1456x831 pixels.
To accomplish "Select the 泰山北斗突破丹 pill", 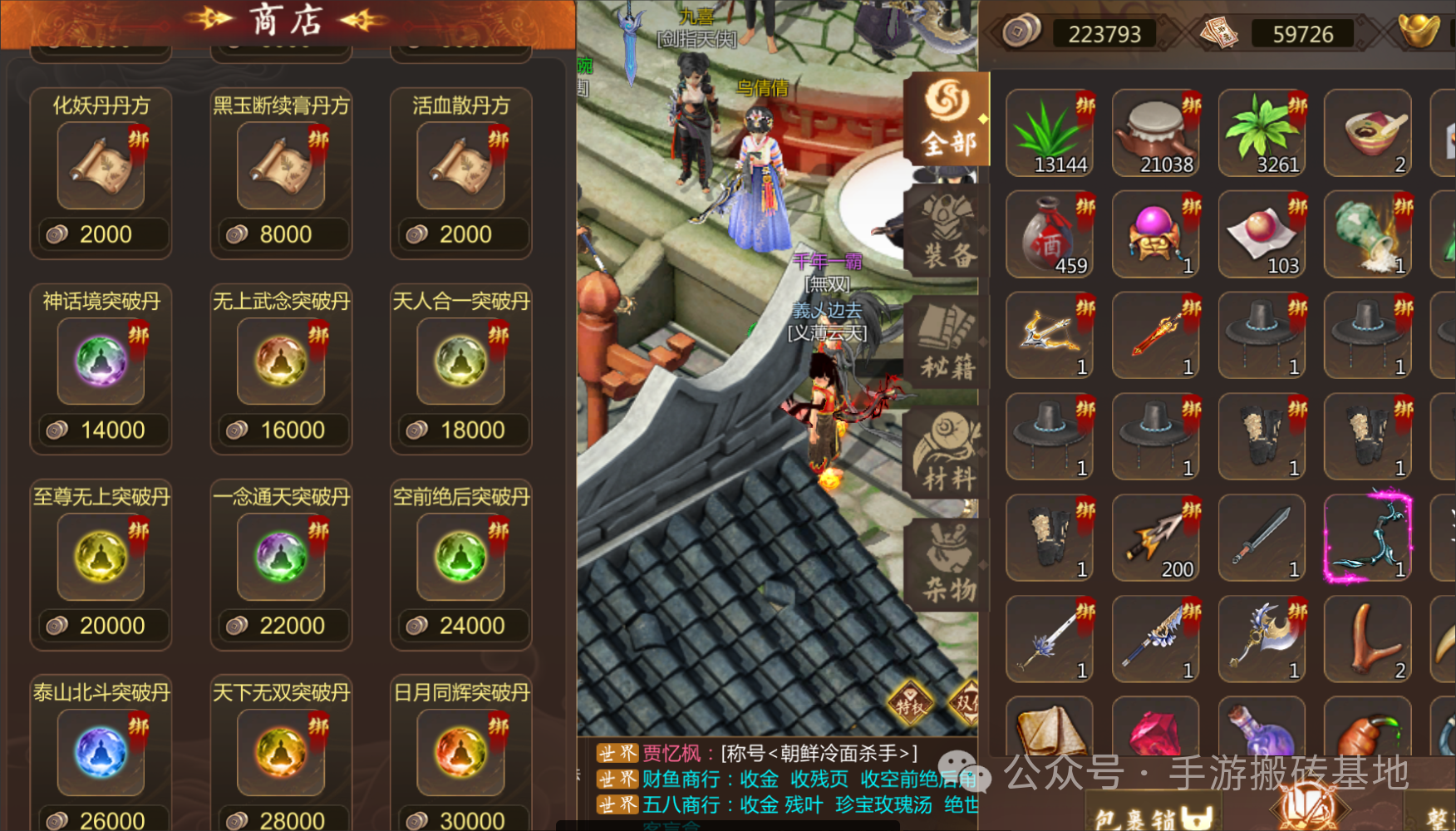I will point(101,752).
